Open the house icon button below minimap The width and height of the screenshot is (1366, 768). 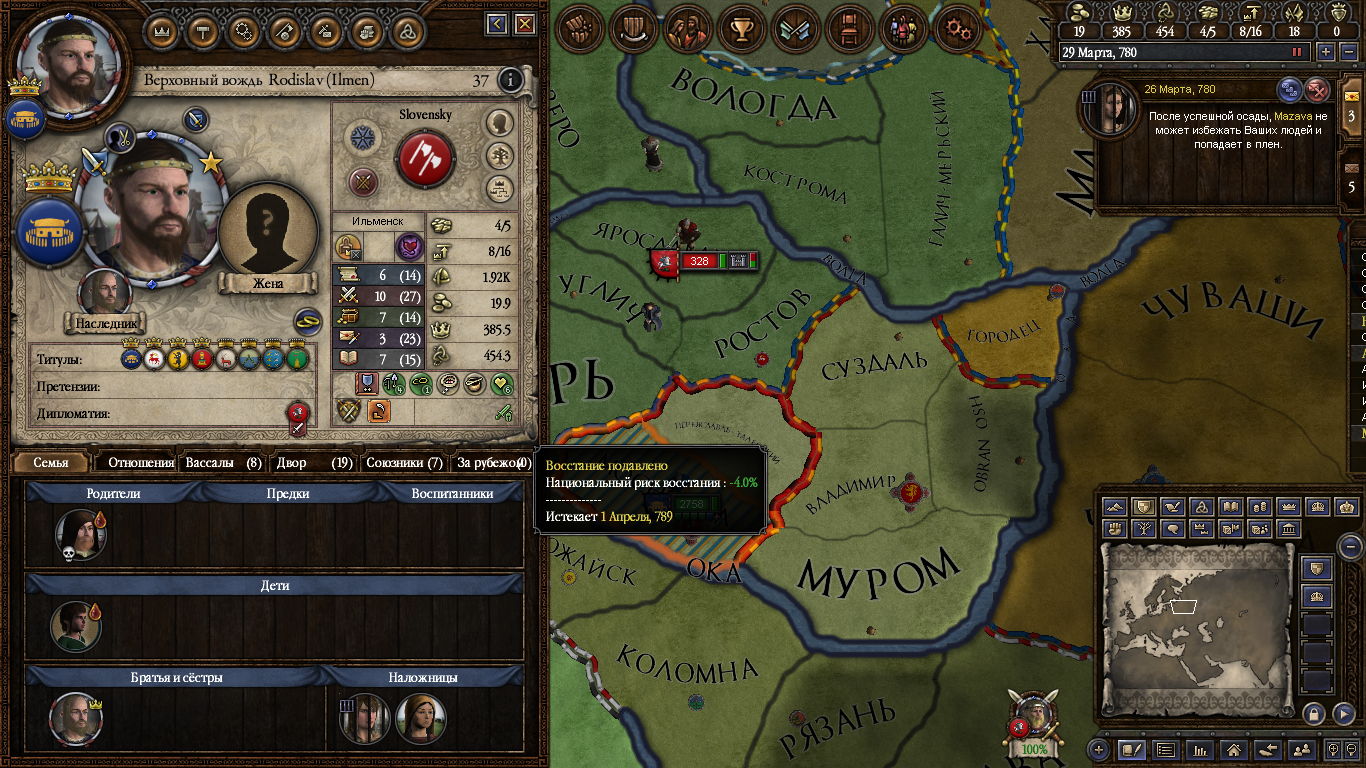[1234, 748]
